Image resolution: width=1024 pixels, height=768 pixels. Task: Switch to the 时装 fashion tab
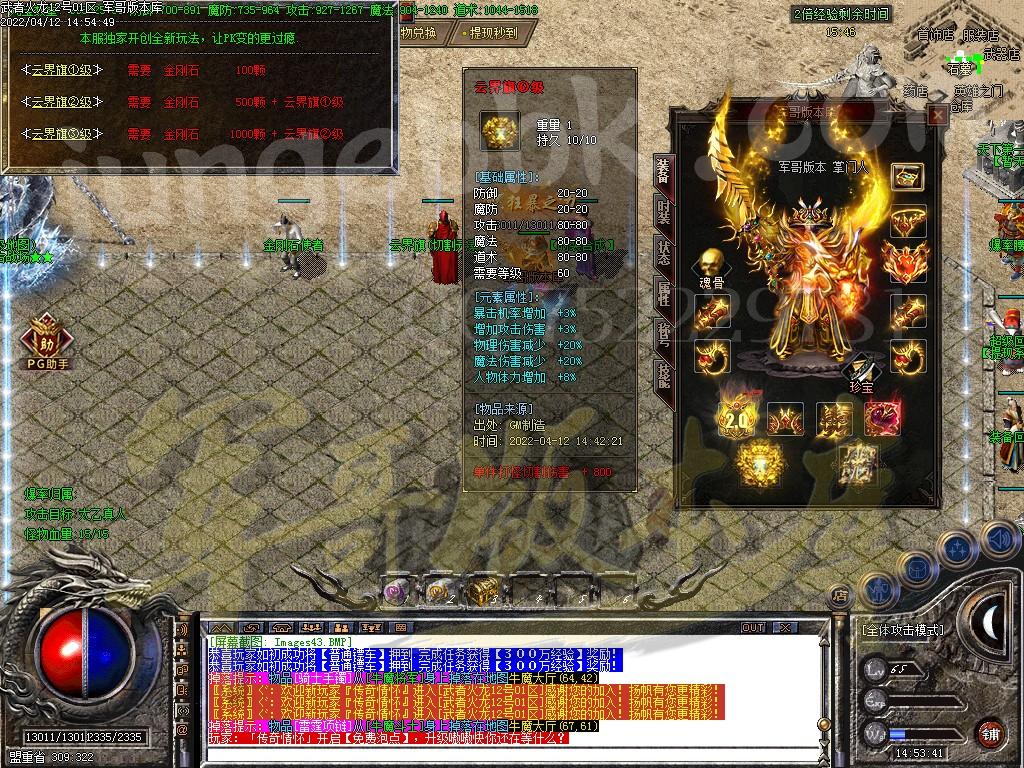pyautogui.click(x=663, y=211)
